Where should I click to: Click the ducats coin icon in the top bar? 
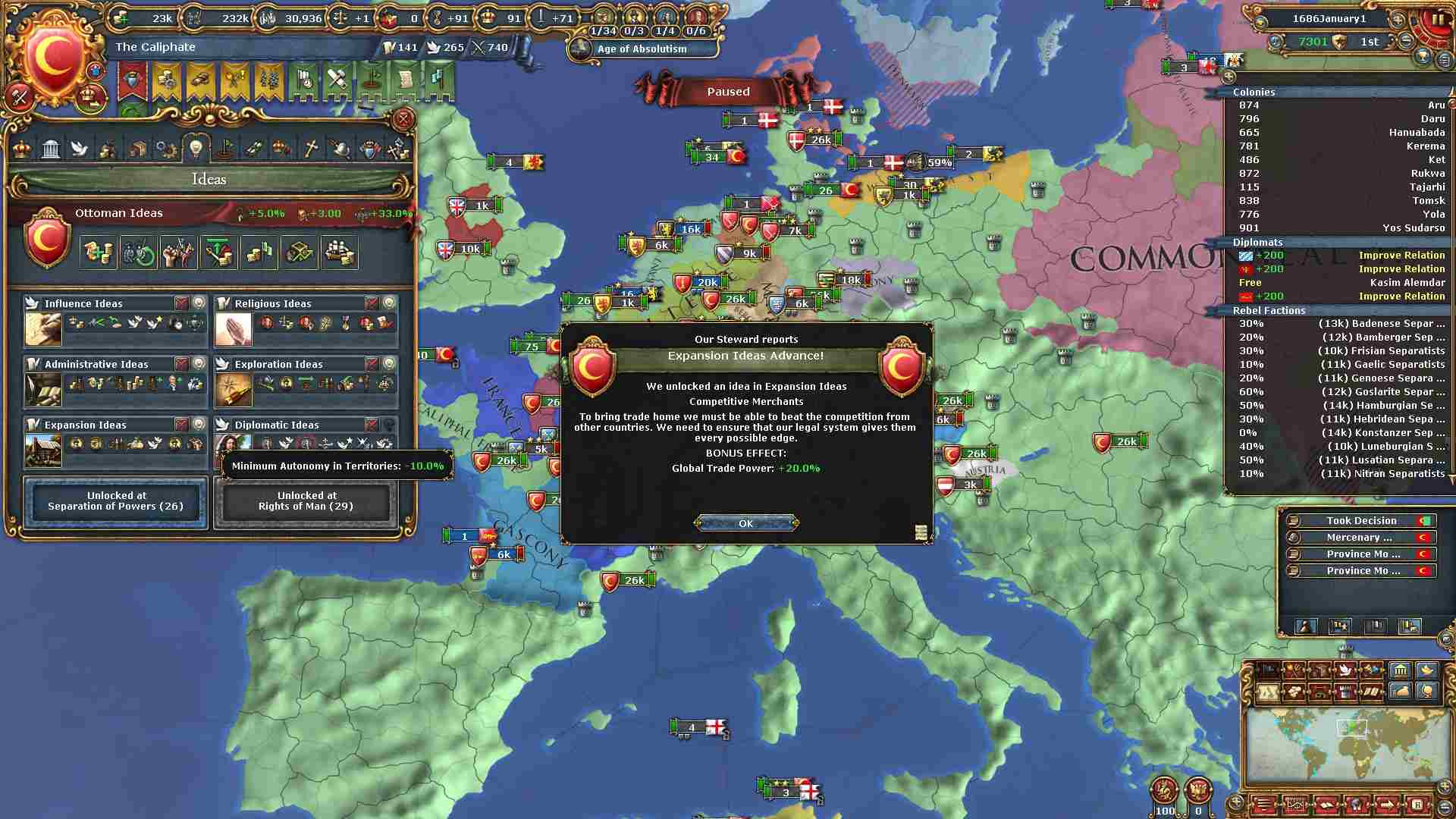tap(121, 17)
